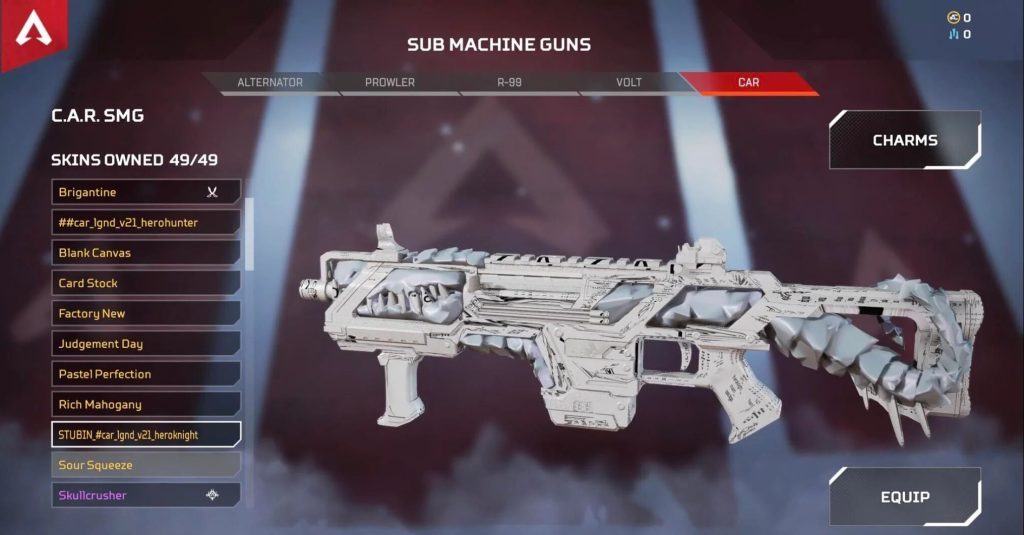
Task: Switch to the Alternator tab
Action: tap(270, 82)
